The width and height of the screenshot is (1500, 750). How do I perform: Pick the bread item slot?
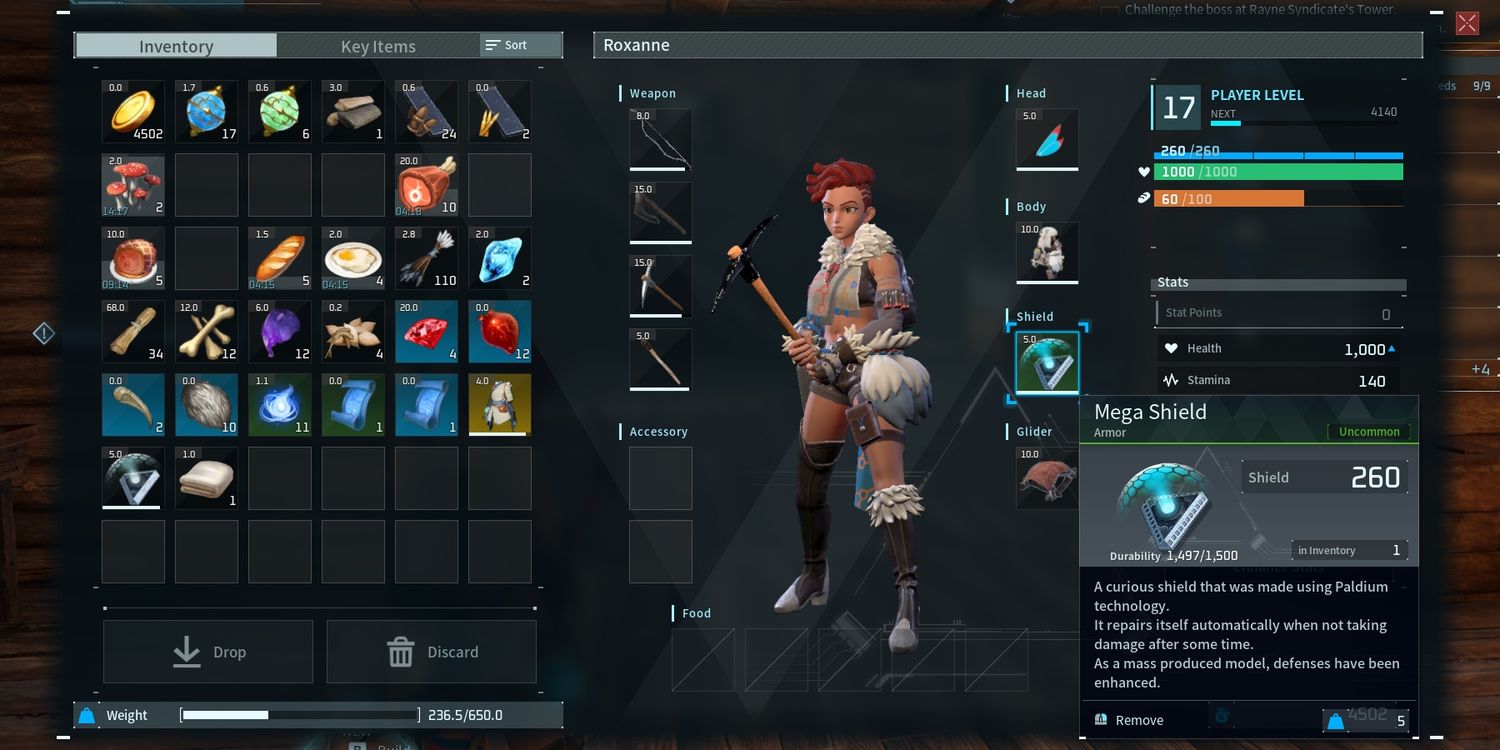pyautogui.click(x=280, y=258)
